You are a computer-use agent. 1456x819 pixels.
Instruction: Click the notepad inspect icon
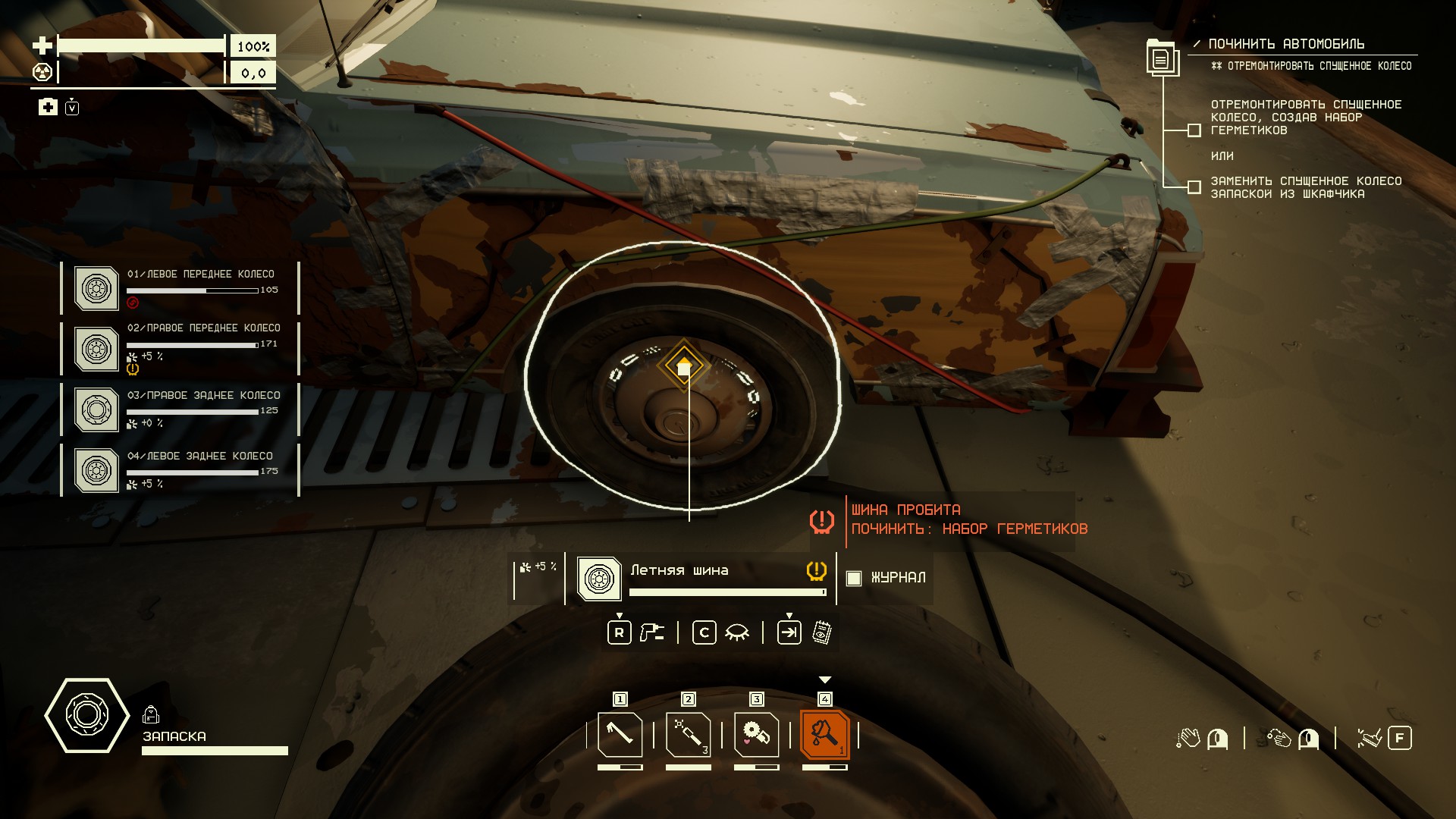click(x=821, y=632)
